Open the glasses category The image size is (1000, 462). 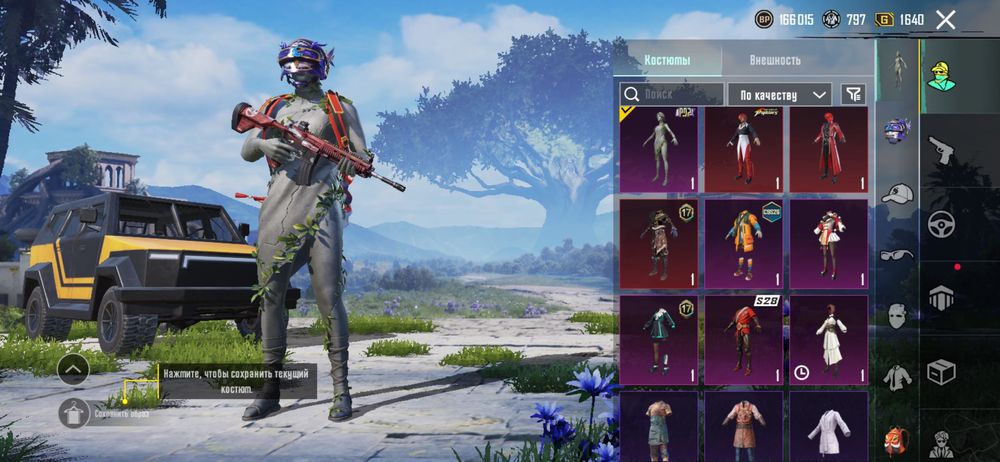tap(896, 255)
